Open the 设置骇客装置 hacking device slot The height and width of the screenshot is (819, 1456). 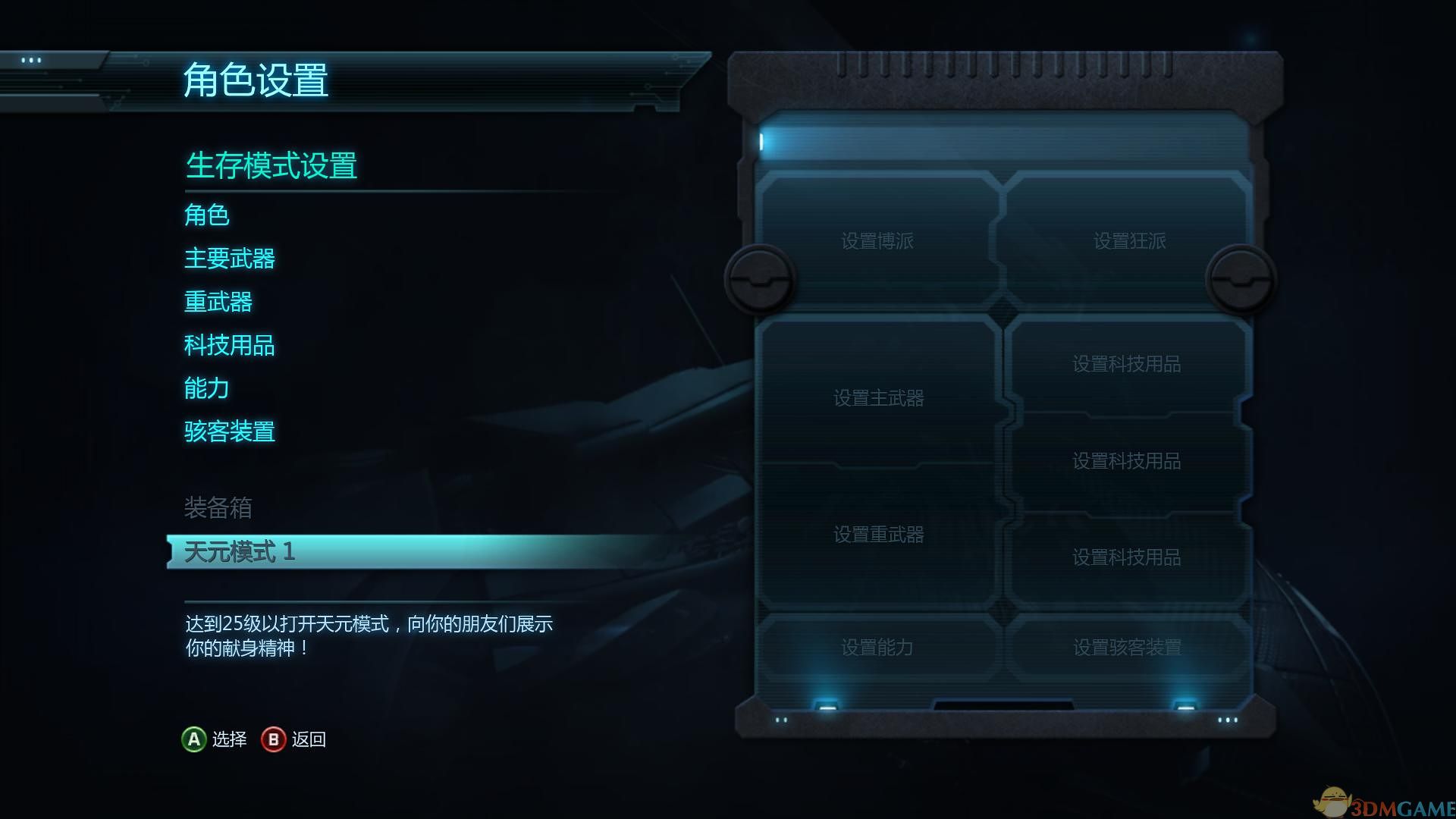[1125, 648]
